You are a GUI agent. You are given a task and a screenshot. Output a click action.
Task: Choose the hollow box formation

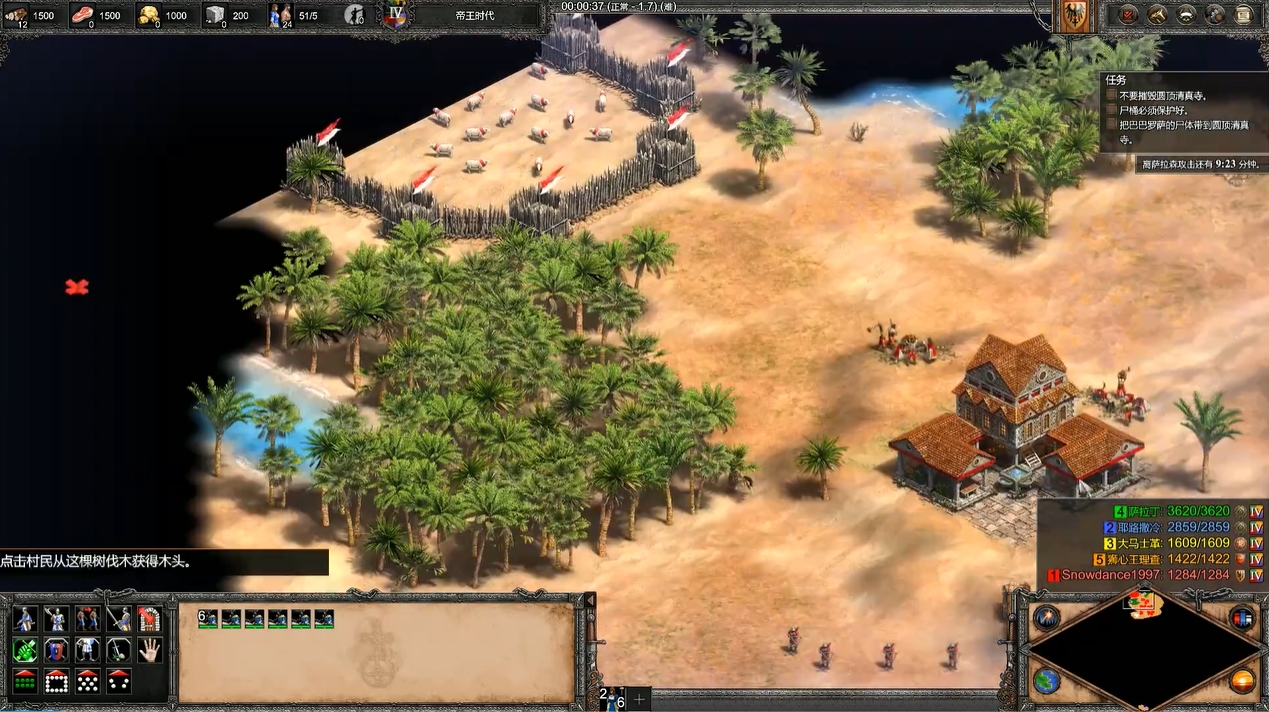[x=56, y=681]
